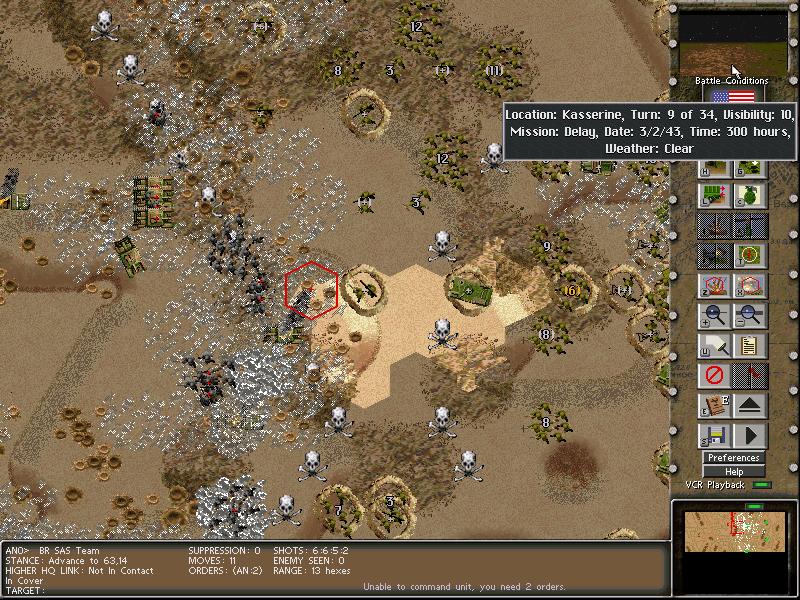800x600 pixels.
Task: Click the flashlight button marked U
Action: click(713, 347)
